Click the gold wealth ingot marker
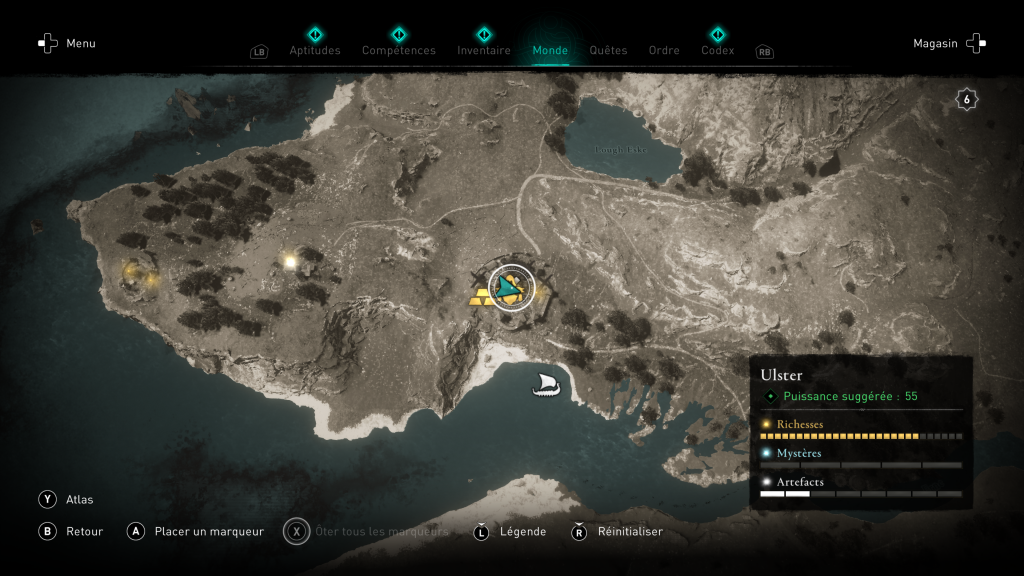Image resolution: width=1024 pixels, height=576 pixels. click(481, 296)
